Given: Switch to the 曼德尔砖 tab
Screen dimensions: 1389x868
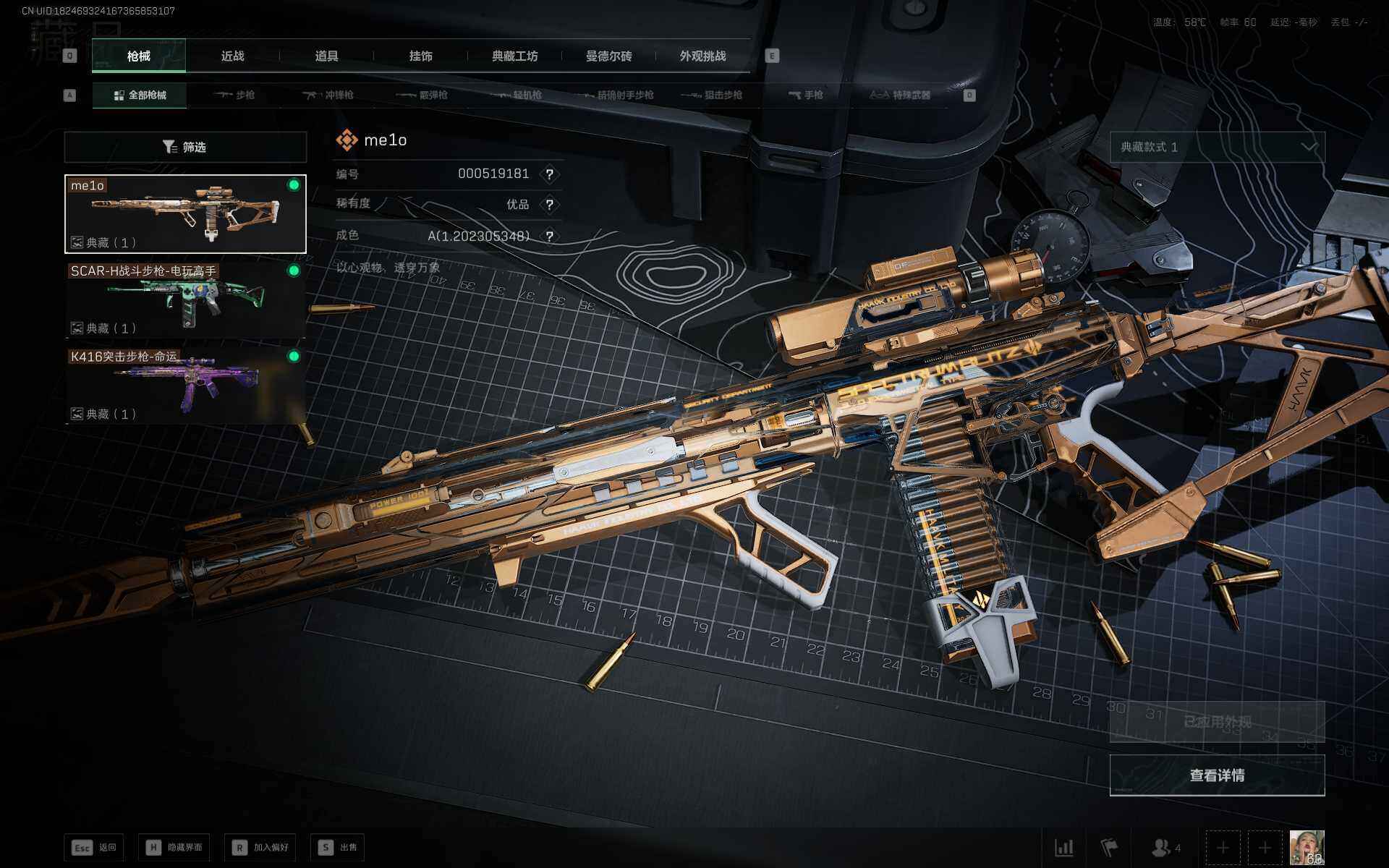Looking at the screenshot, I should pyautogui.click(x=608, y=56).
